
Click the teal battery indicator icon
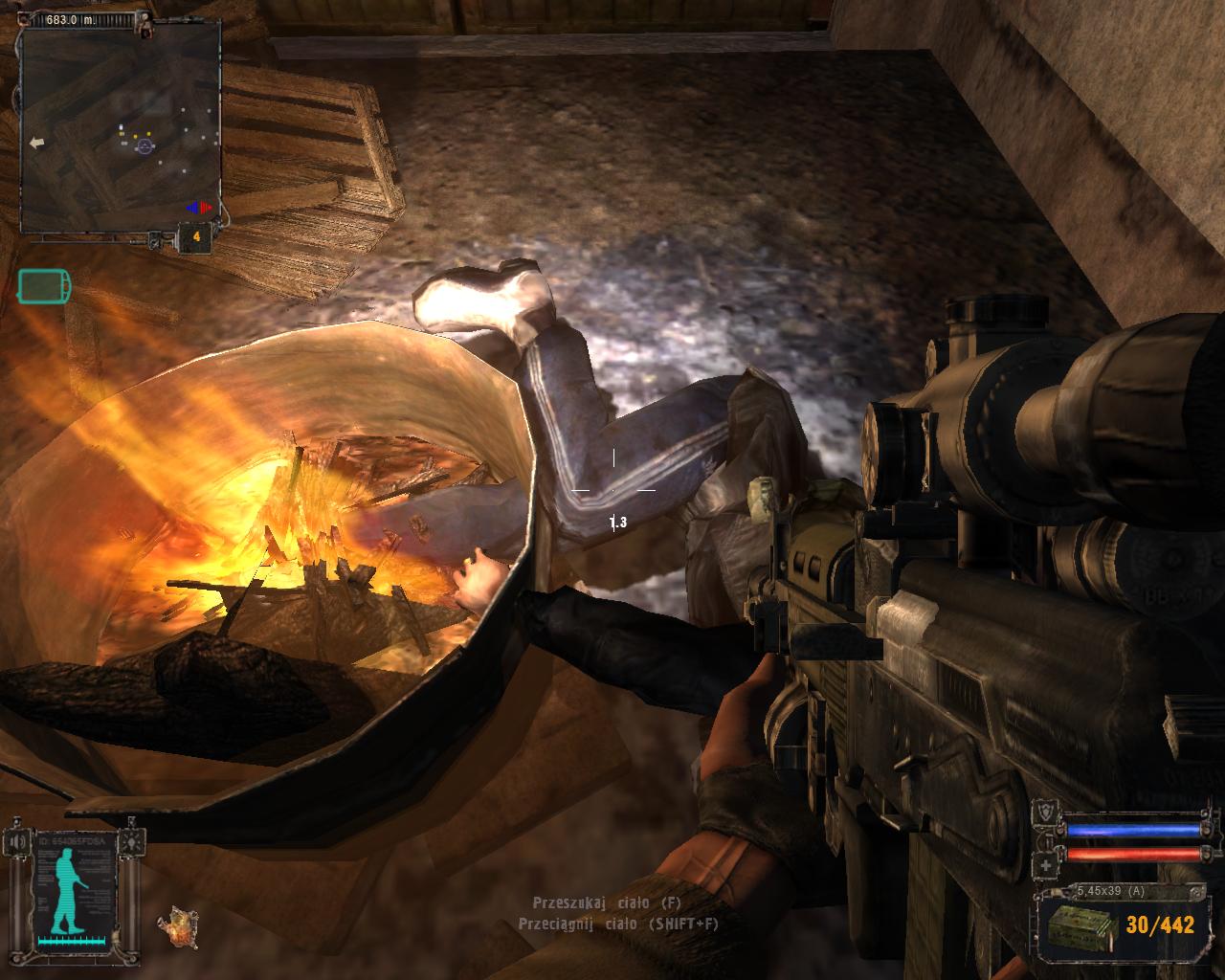(43, 285)
